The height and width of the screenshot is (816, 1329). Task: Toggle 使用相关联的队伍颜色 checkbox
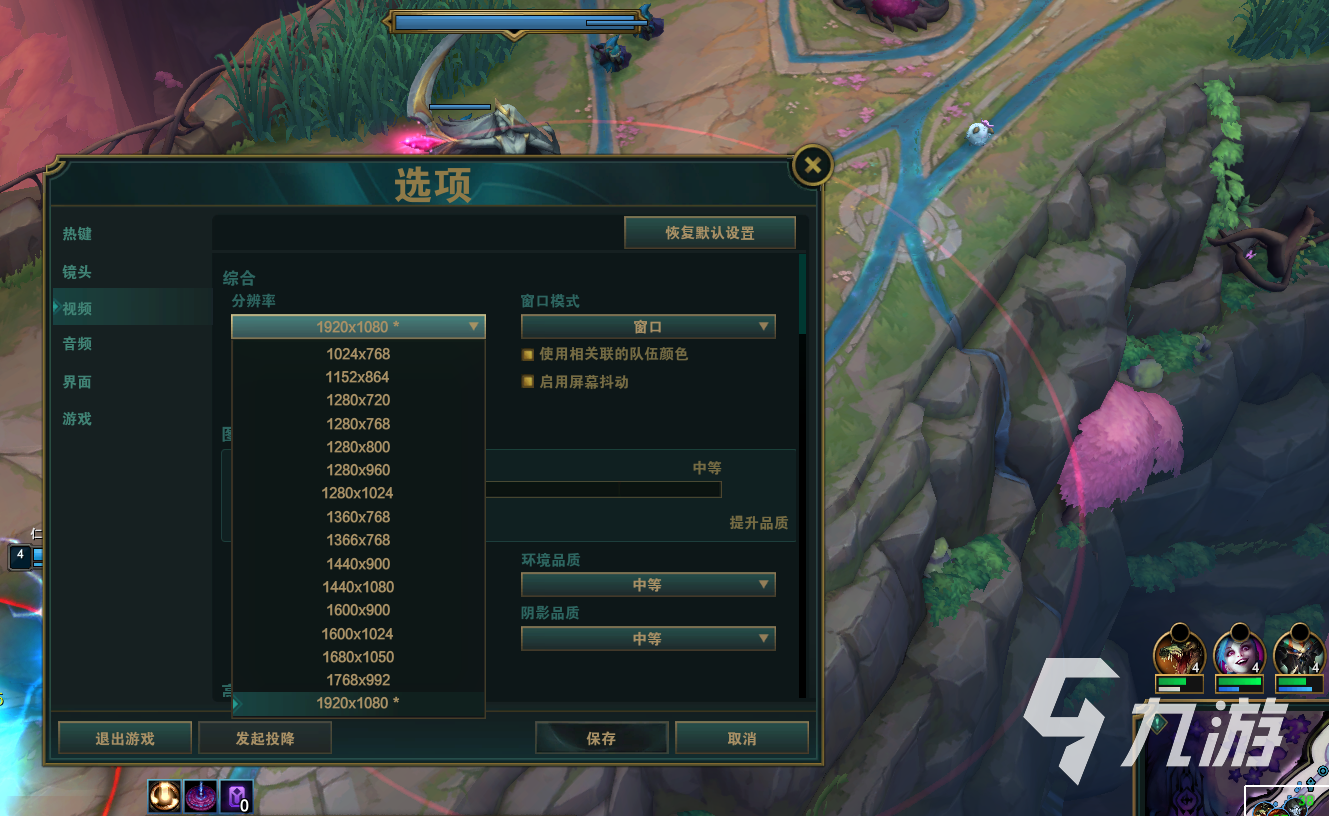pyautogui.click(x=528, y=354)
